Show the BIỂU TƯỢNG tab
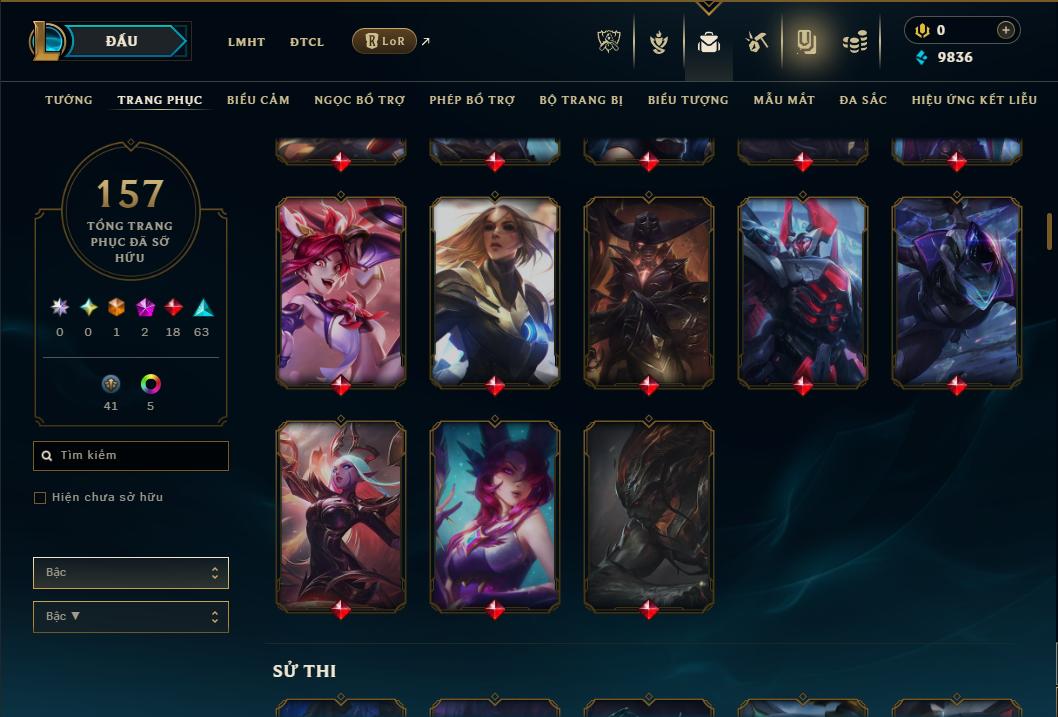This screenshot has height=717, width=1058. point(688,100)
